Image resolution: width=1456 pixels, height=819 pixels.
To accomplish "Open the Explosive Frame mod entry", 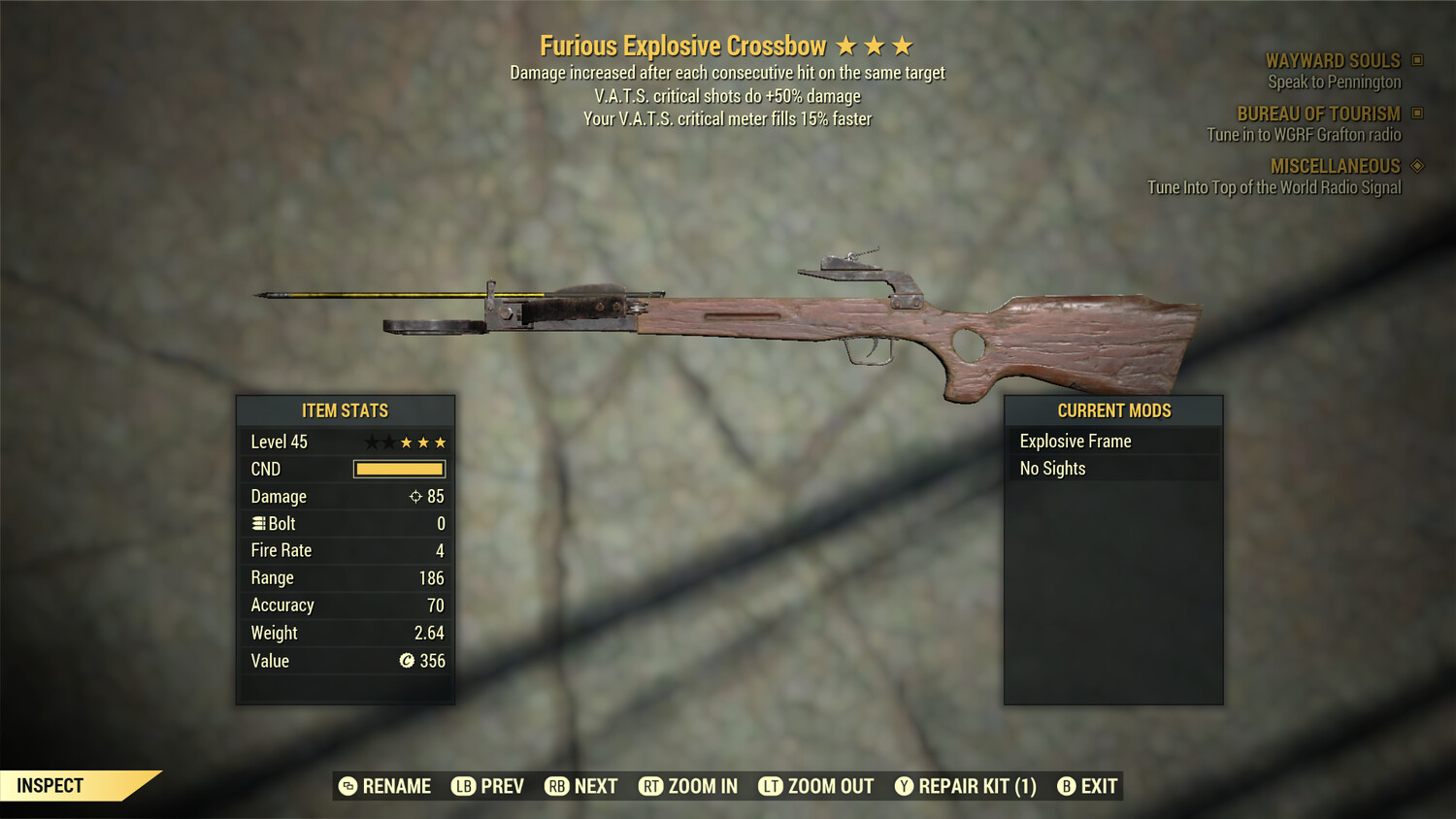I will pyautogui.click(x=1075, y=441).
